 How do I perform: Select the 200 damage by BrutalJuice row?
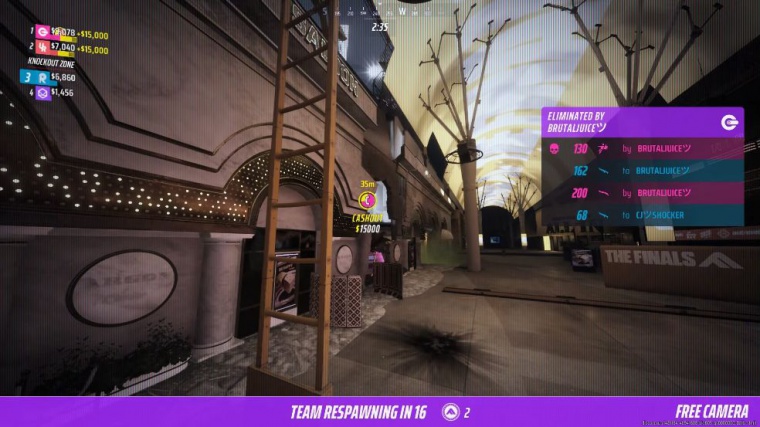pos(642,193)
